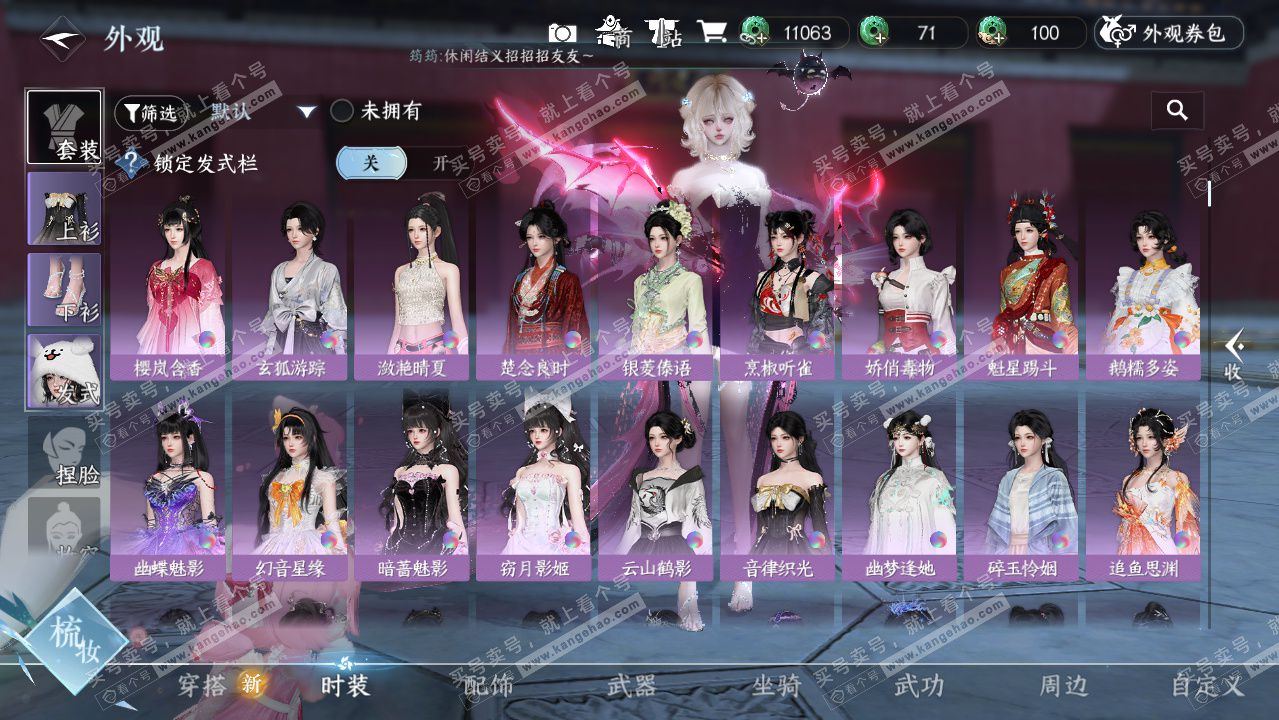Select the 上衫 category tab

tap(64, 208)
